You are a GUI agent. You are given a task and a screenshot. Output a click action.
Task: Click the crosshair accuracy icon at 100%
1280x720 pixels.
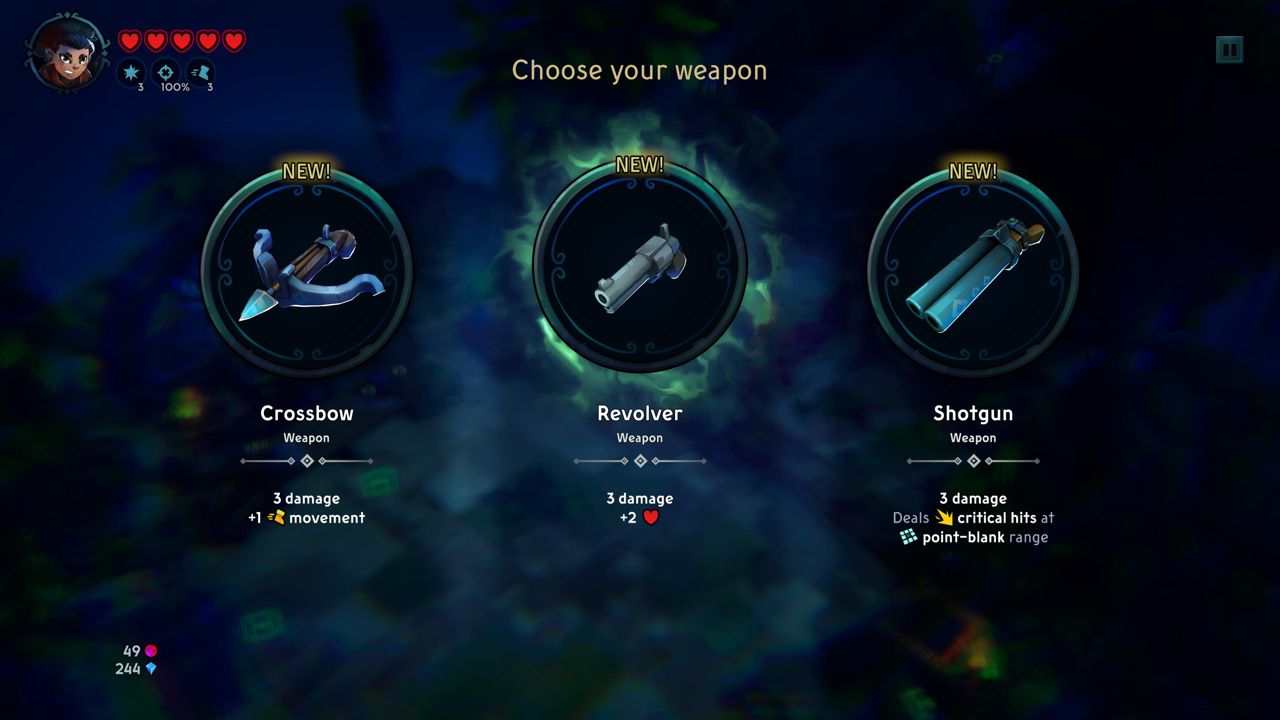pos(166,70)
